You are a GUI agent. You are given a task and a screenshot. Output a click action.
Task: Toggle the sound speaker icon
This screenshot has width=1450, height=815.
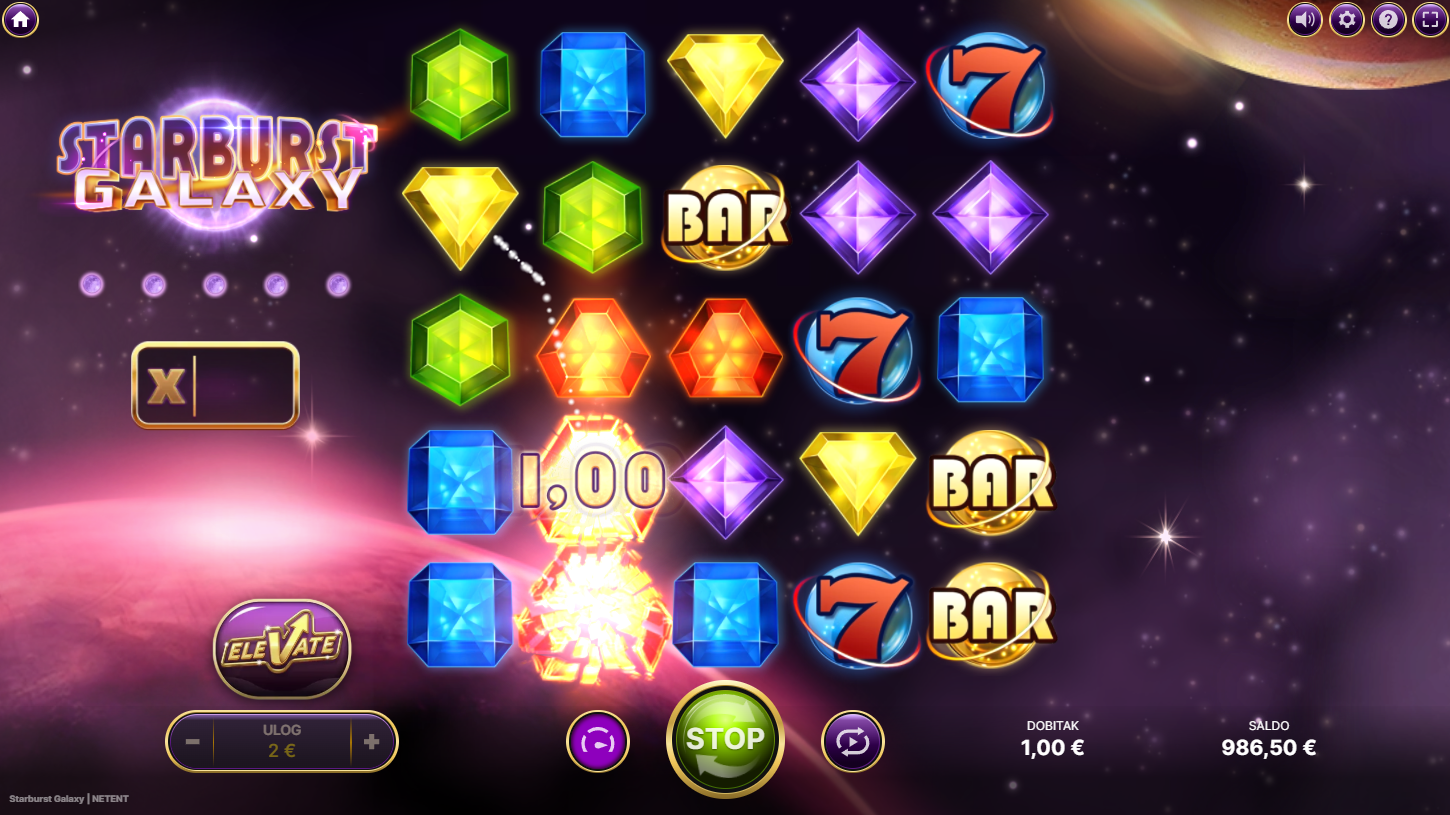[x=1304, y=19]
